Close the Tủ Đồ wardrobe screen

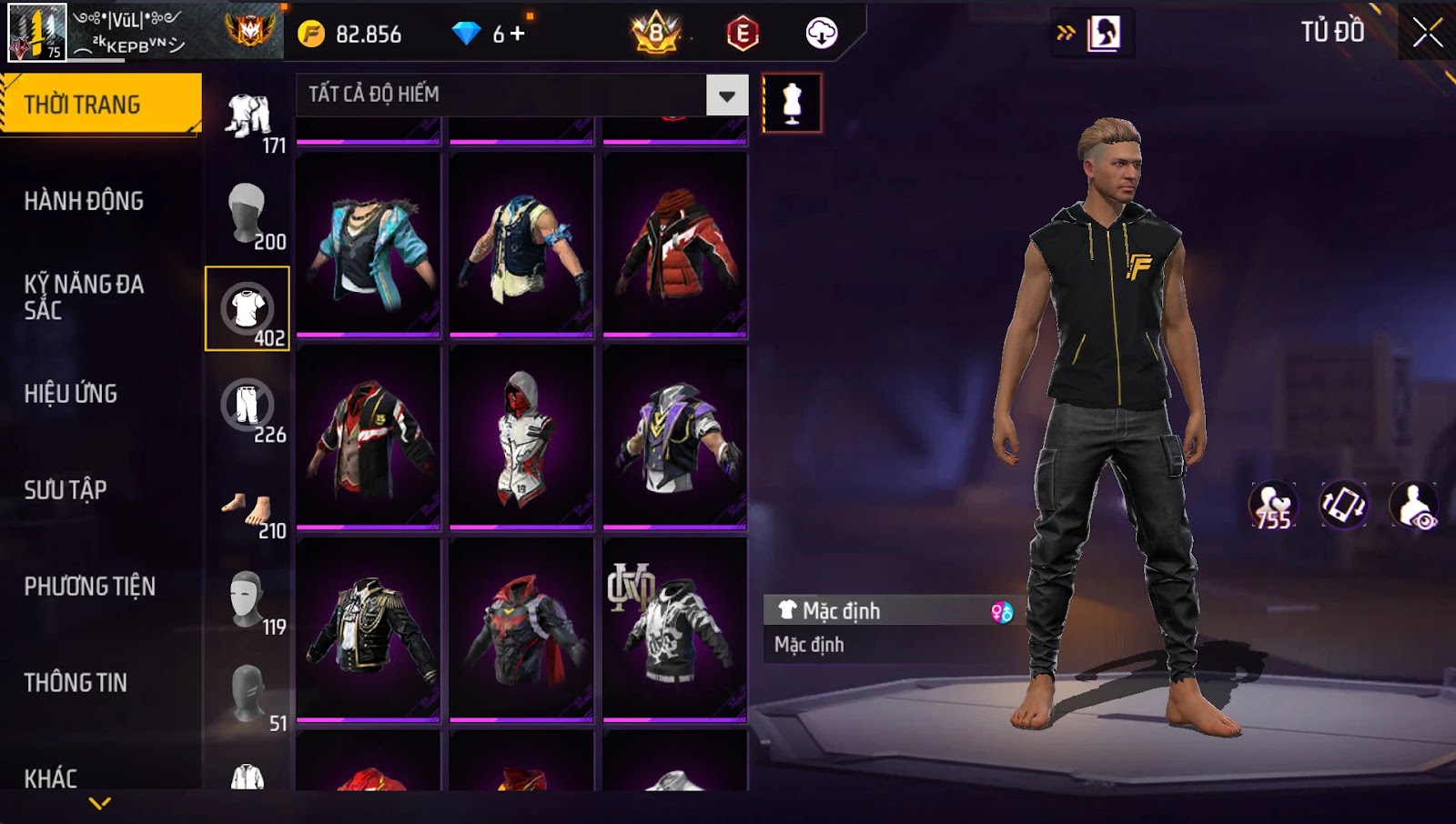pyautogui.click(x=1427, y=34)
